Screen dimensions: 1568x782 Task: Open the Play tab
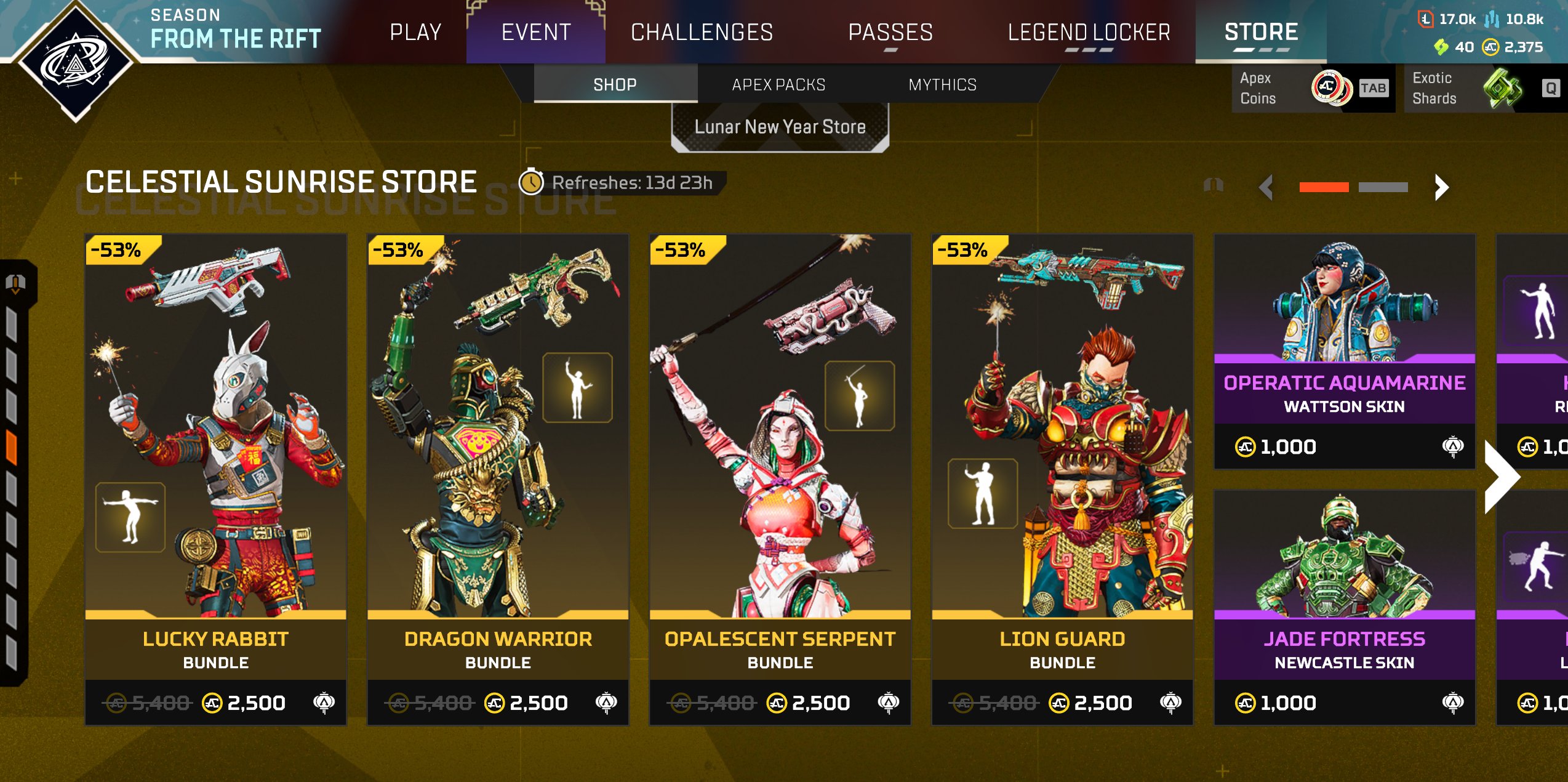[x=415, y=32]
